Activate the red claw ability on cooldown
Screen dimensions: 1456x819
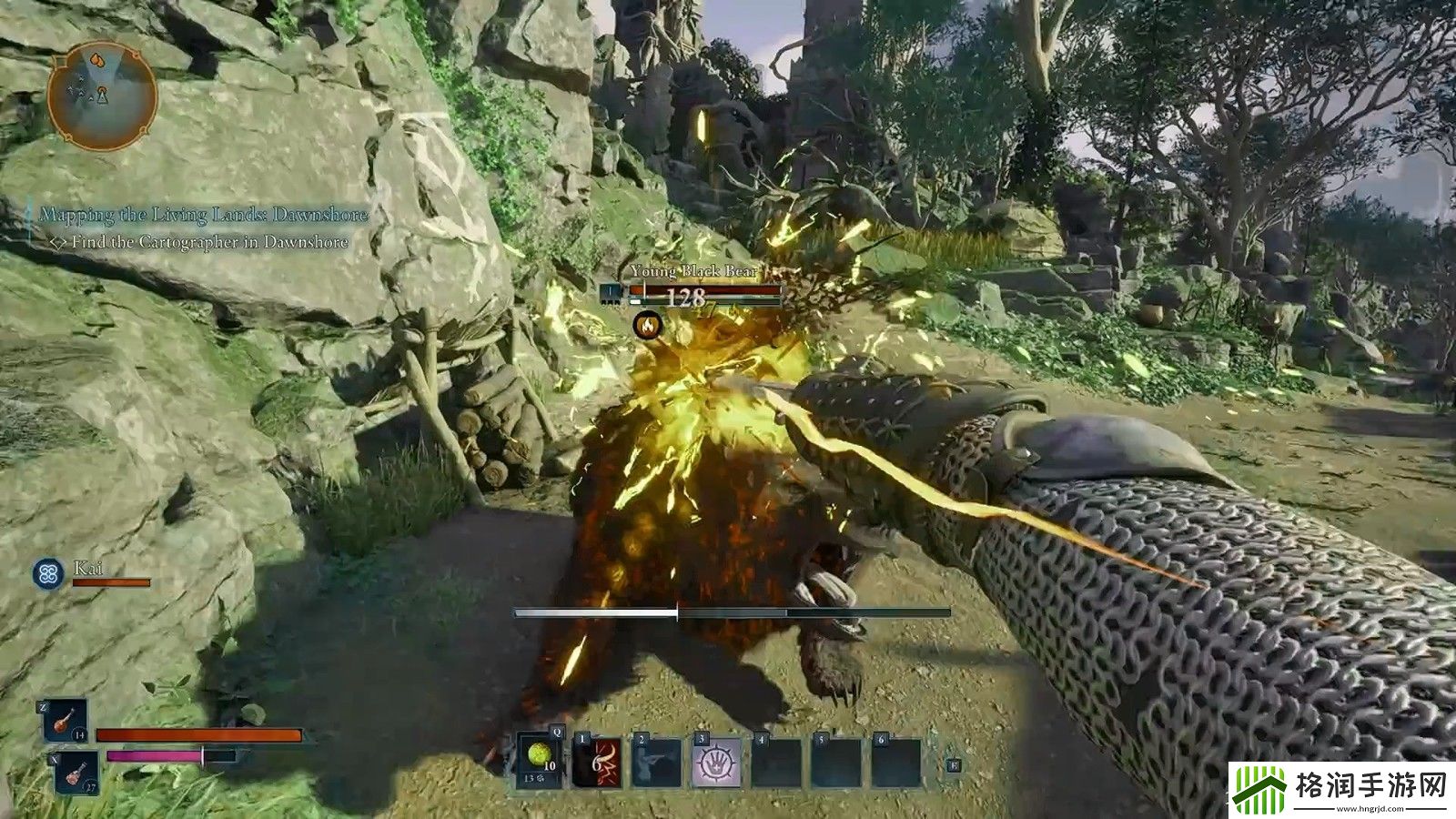[x=597, y=763]
